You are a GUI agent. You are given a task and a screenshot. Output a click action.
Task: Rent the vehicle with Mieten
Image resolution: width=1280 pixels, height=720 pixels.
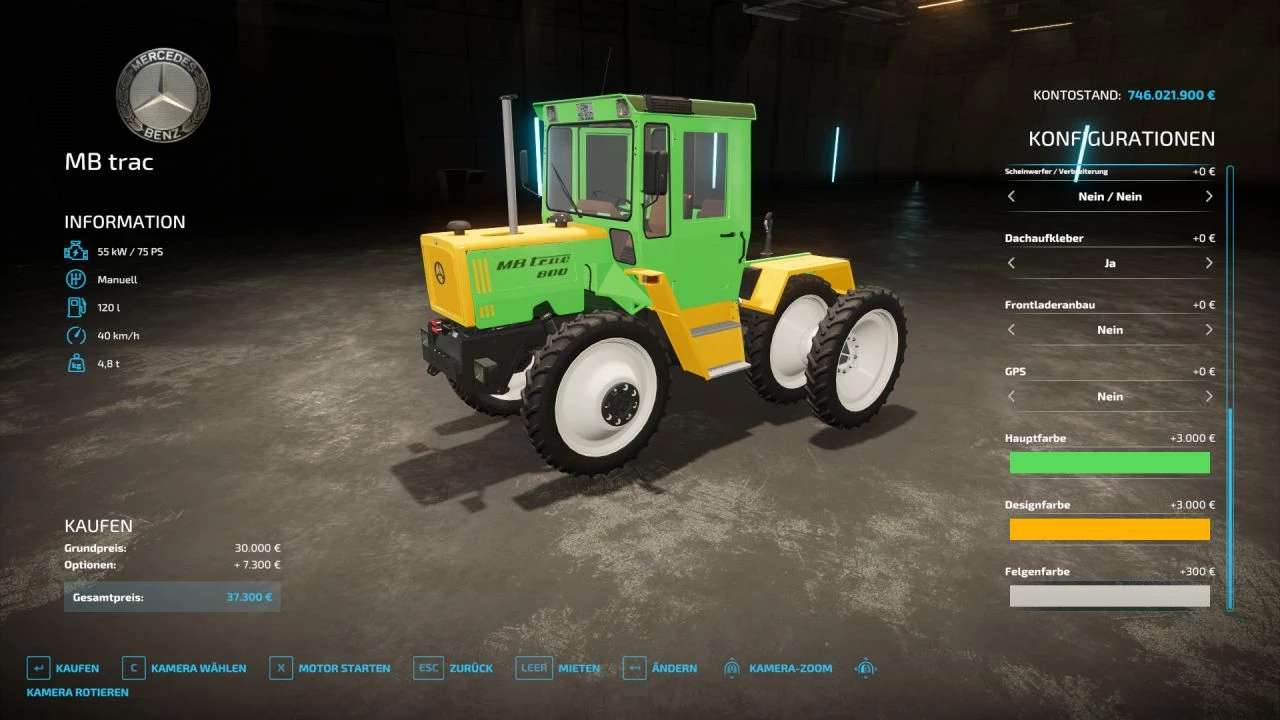pyautogui.click(x=559, y=668)
